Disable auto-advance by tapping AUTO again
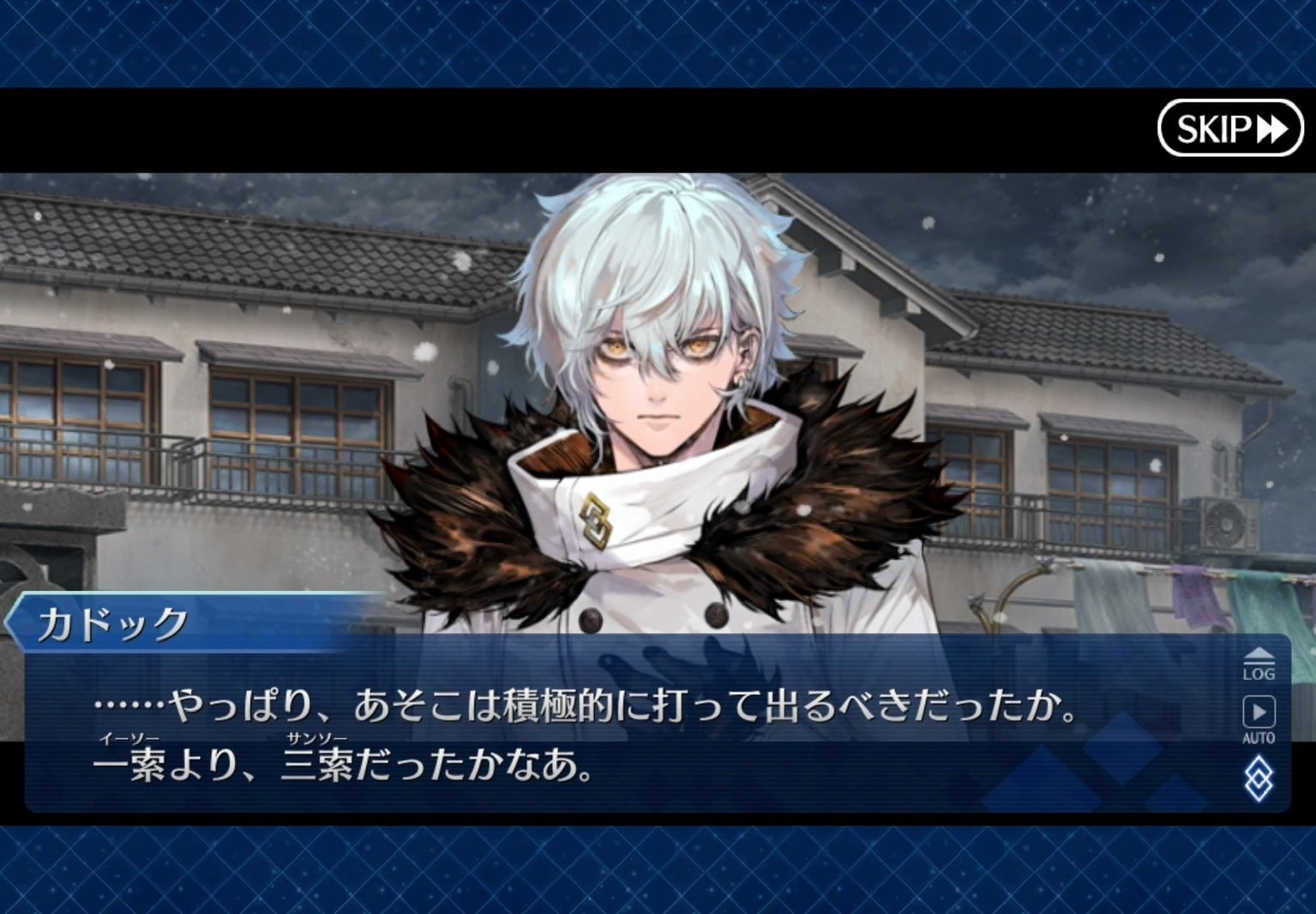Image resolution: width=1316 pixels, height=914 pixels. pyautogui.click(x=1261, y=720)
